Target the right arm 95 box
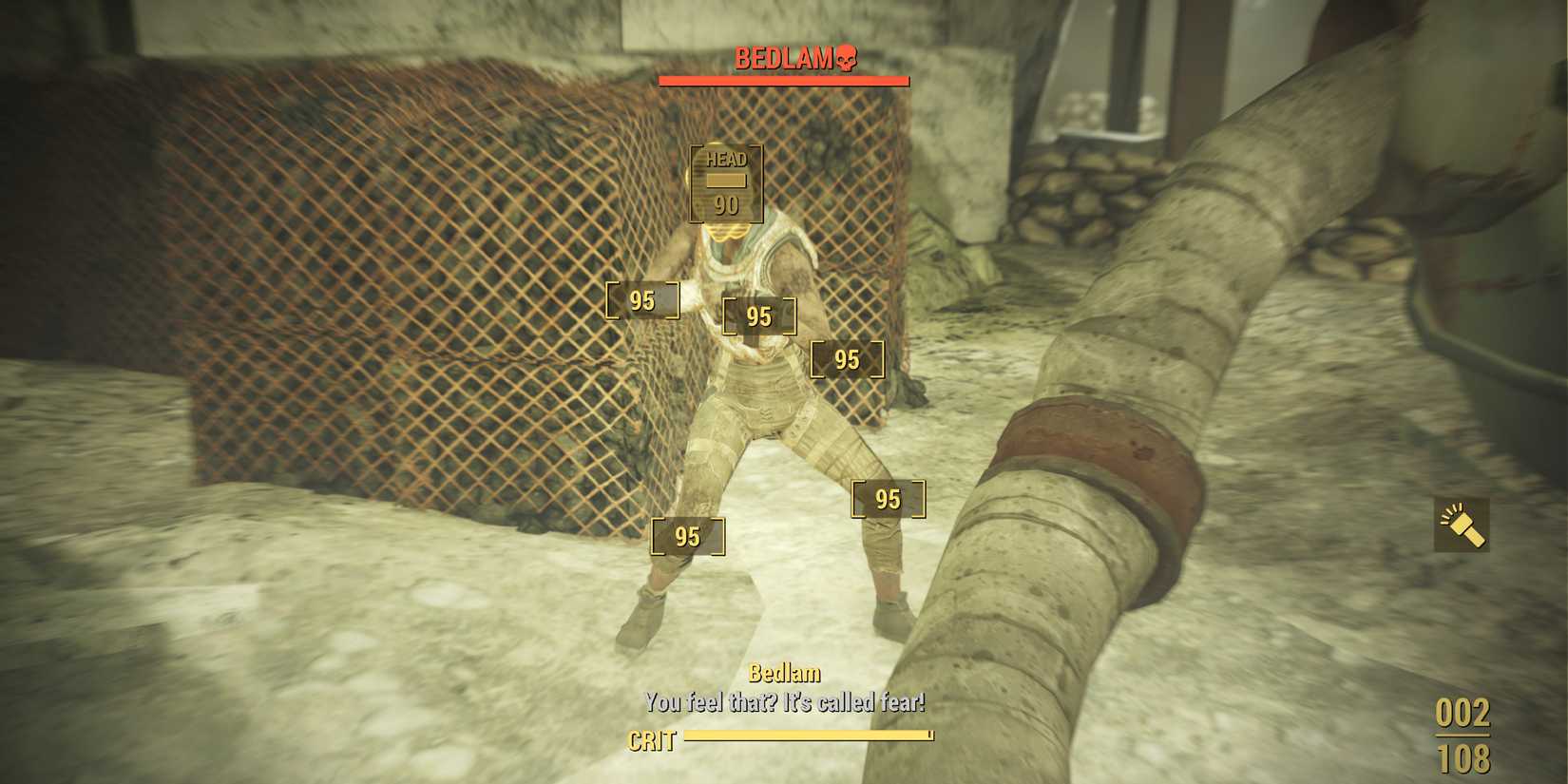 pyautogui.click(x=846, y=359)
